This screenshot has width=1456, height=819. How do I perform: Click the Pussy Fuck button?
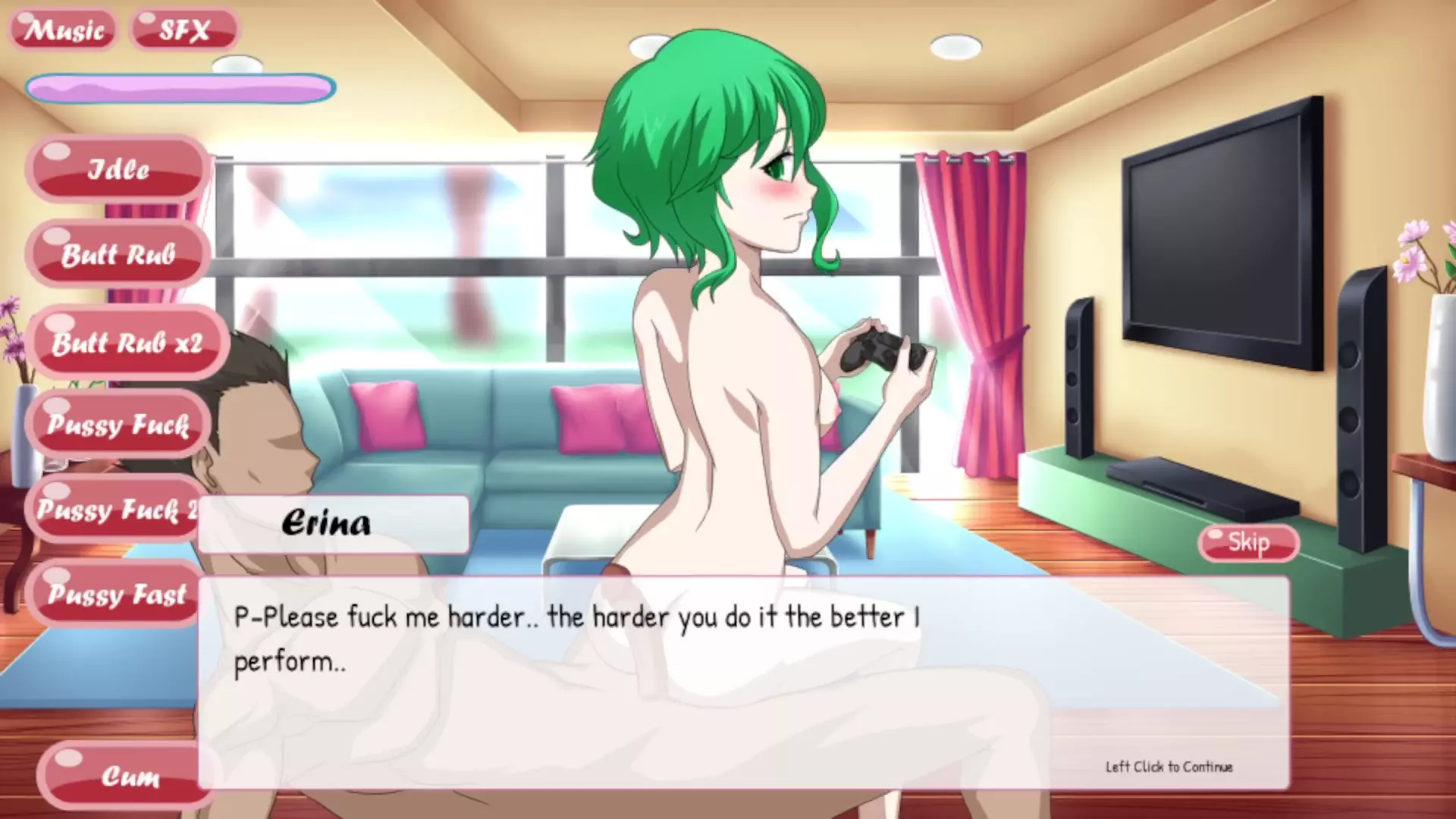[118, 425]
